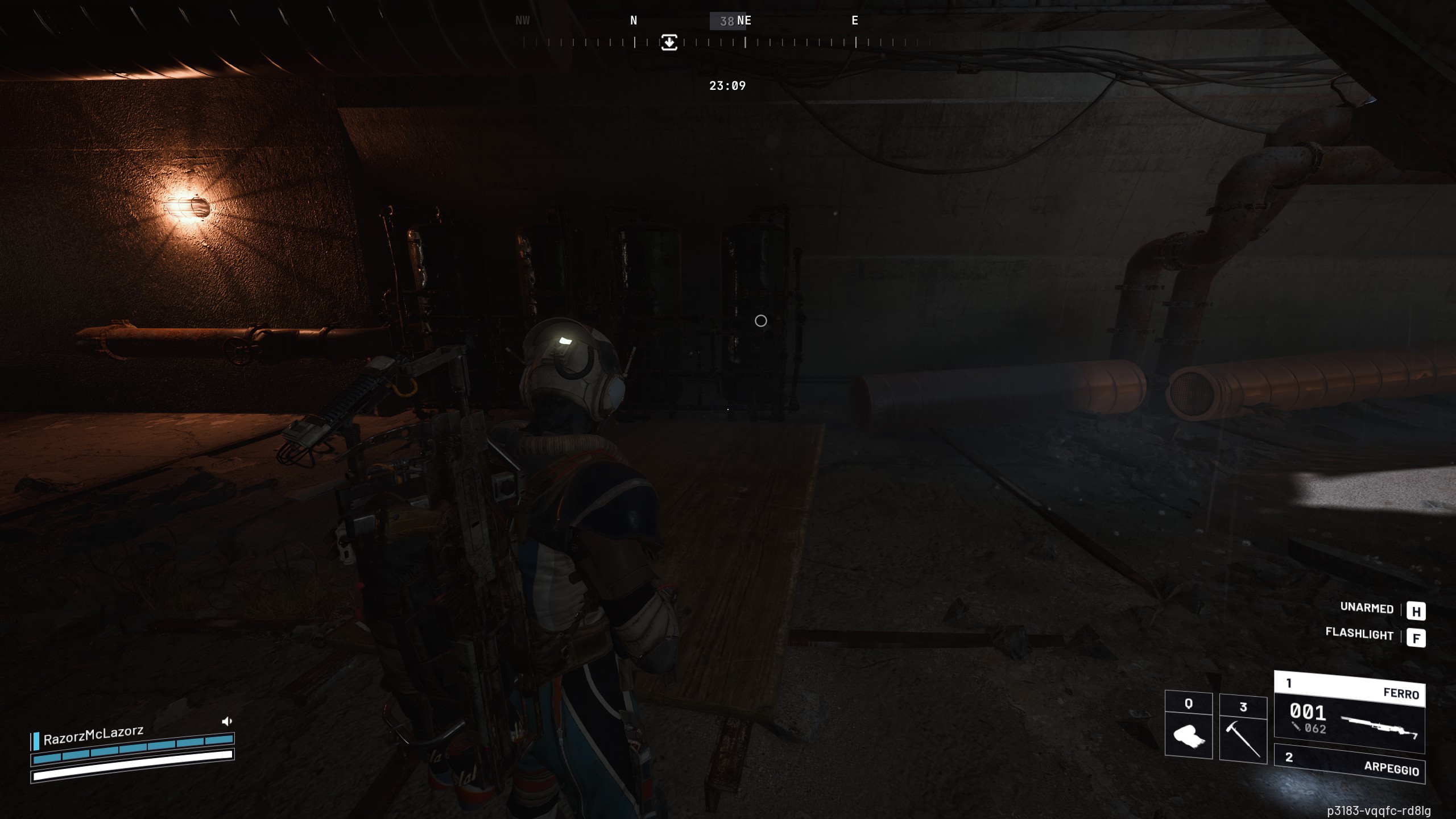Select the RazorzMcLazorz player nameplate
This screenshot has height=819, width=1456.
(x=94, y=736)
